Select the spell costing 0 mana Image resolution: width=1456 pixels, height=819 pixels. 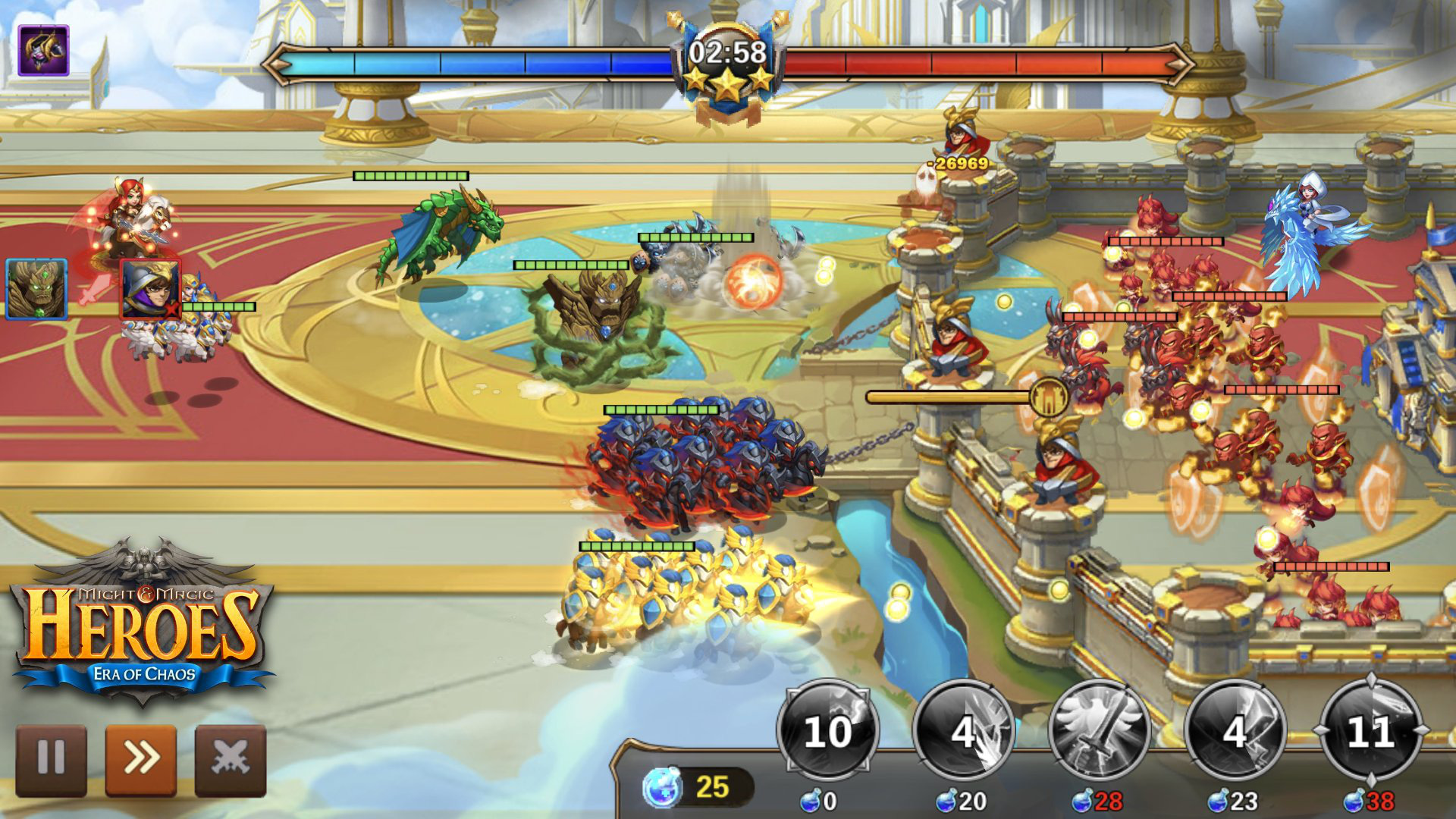point(827,731)
